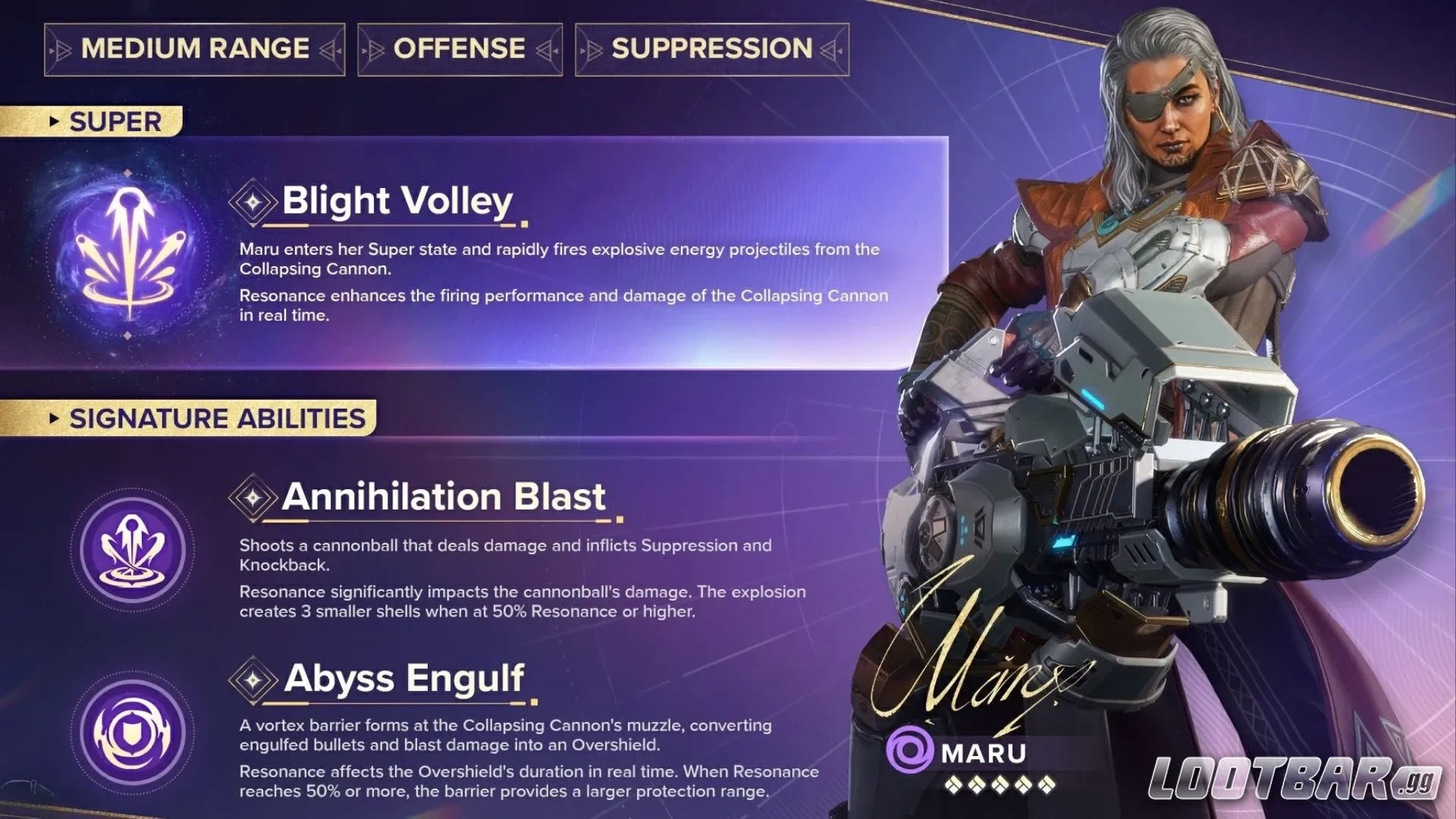Switch to the SUPER tab
Viewport: 1456px width, 819px height.
[x=114, y=121]
